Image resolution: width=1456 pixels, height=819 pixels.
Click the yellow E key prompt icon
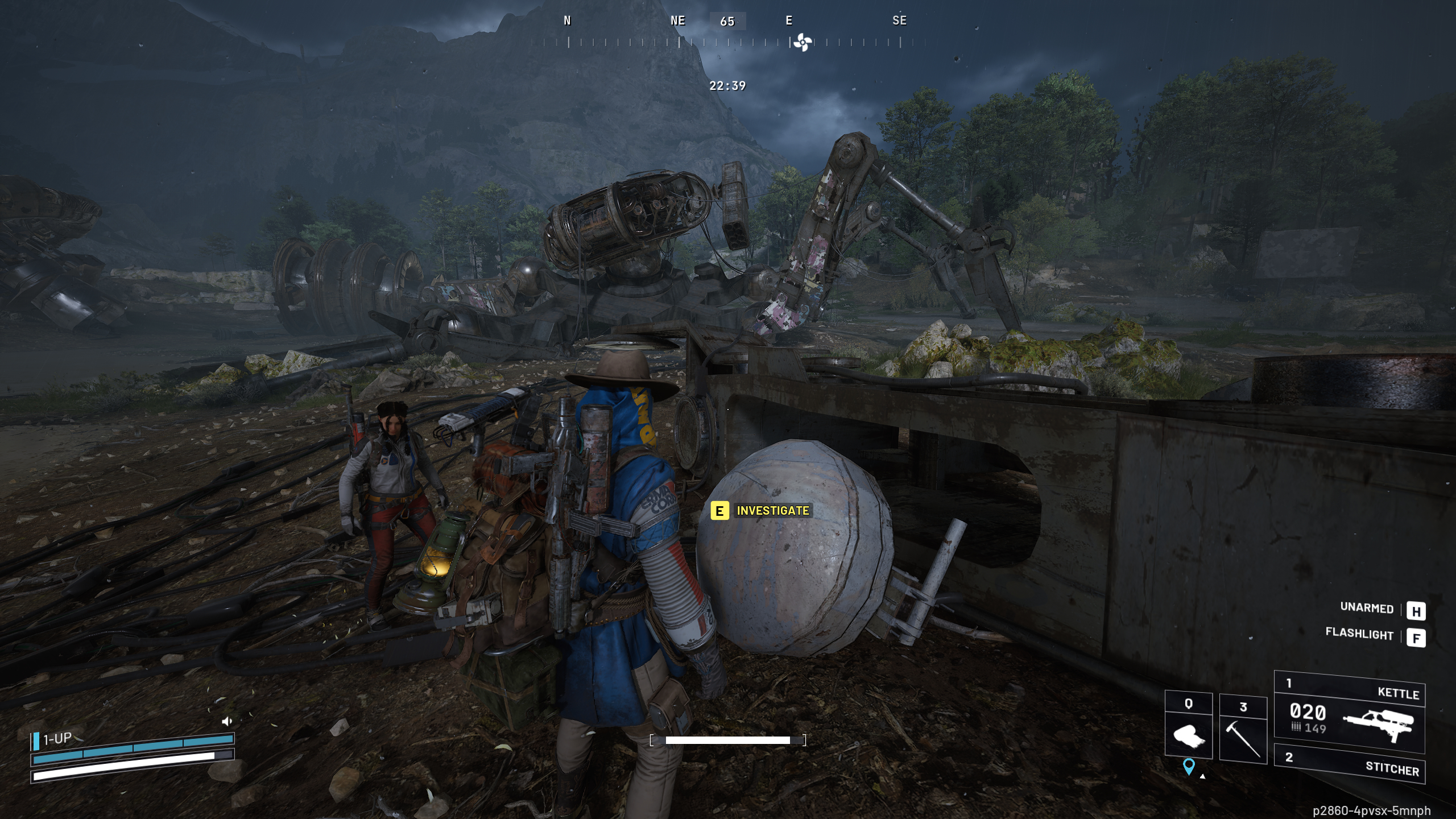tap(719, 511)
